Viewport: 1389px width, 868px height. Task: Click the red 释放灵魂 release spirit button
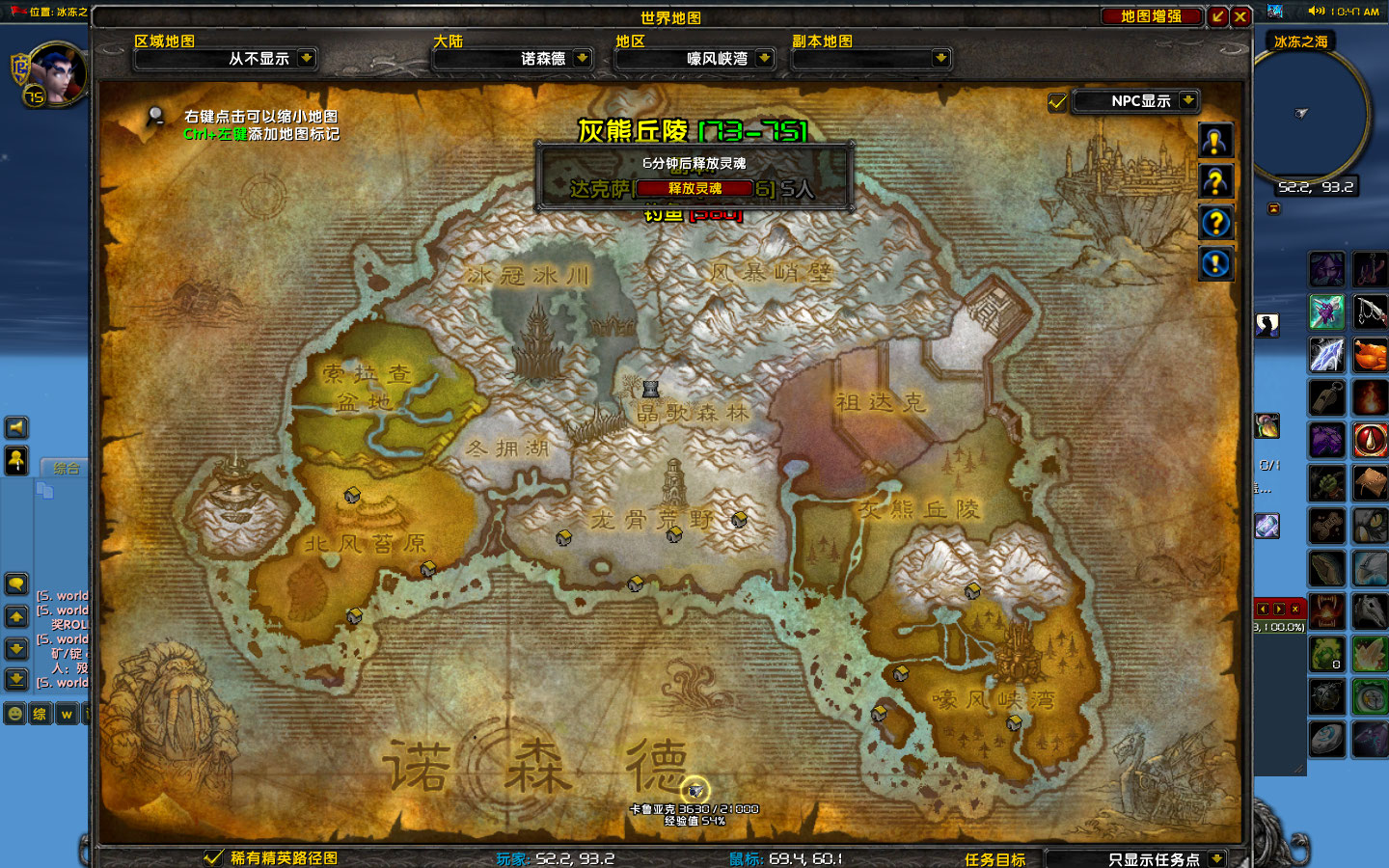coord(694,188)
